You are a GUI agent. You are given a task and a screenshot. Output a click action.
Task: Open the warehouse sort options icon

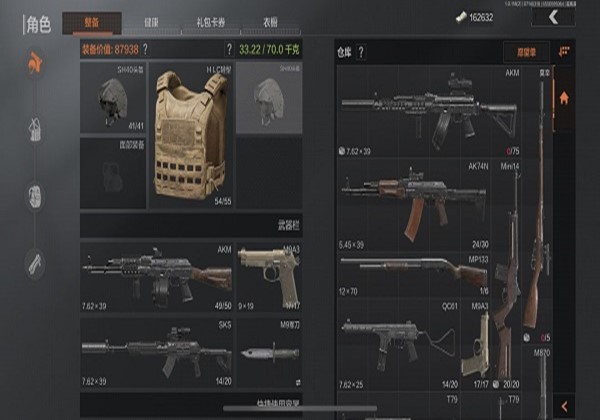(x=565, y=50)
